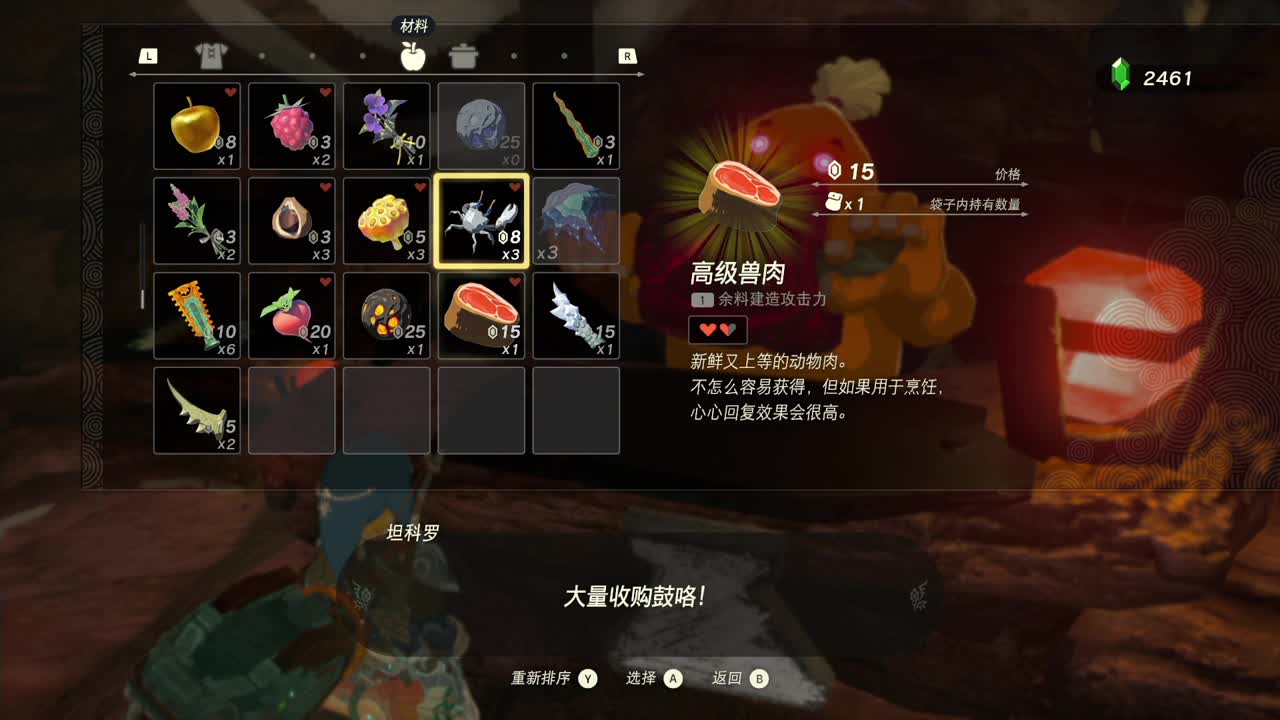Viewport: 1280px width, 720px height.
Task: Select the bright-eyed crab item
Action: [x=481, y=220]
